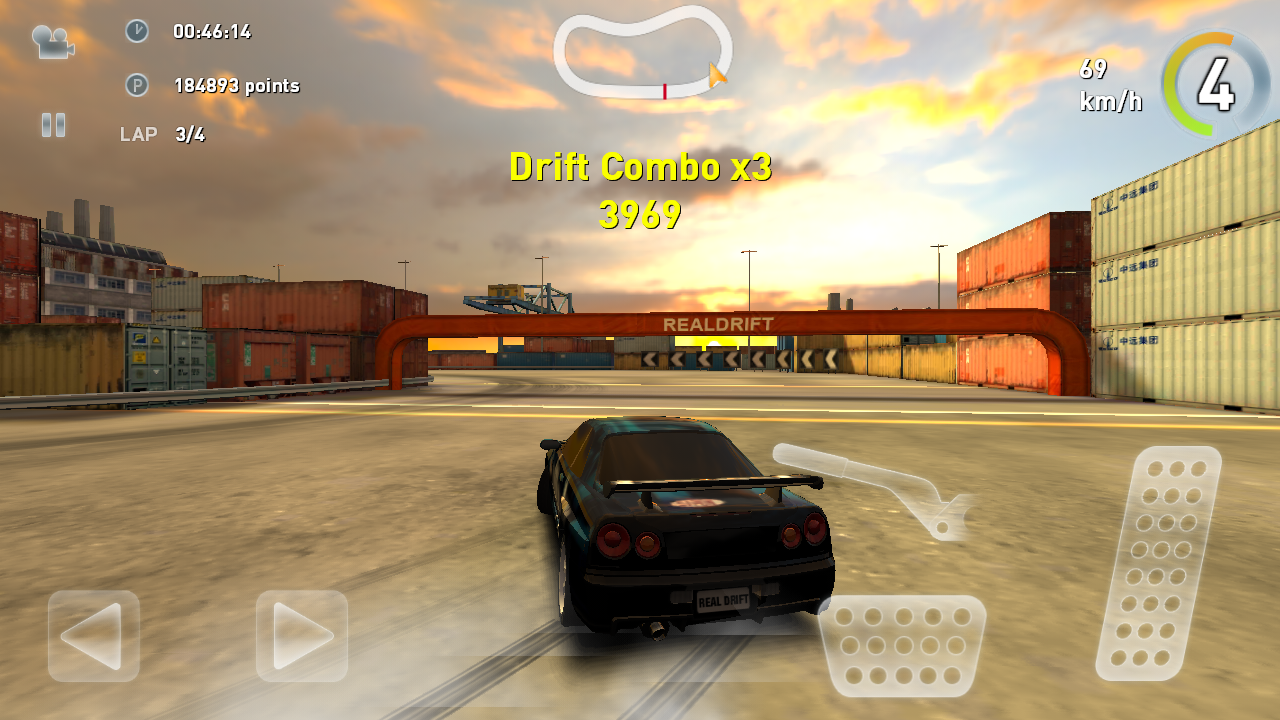Pause the race
The image size is (1280, 720).
(x=53, y=125)
